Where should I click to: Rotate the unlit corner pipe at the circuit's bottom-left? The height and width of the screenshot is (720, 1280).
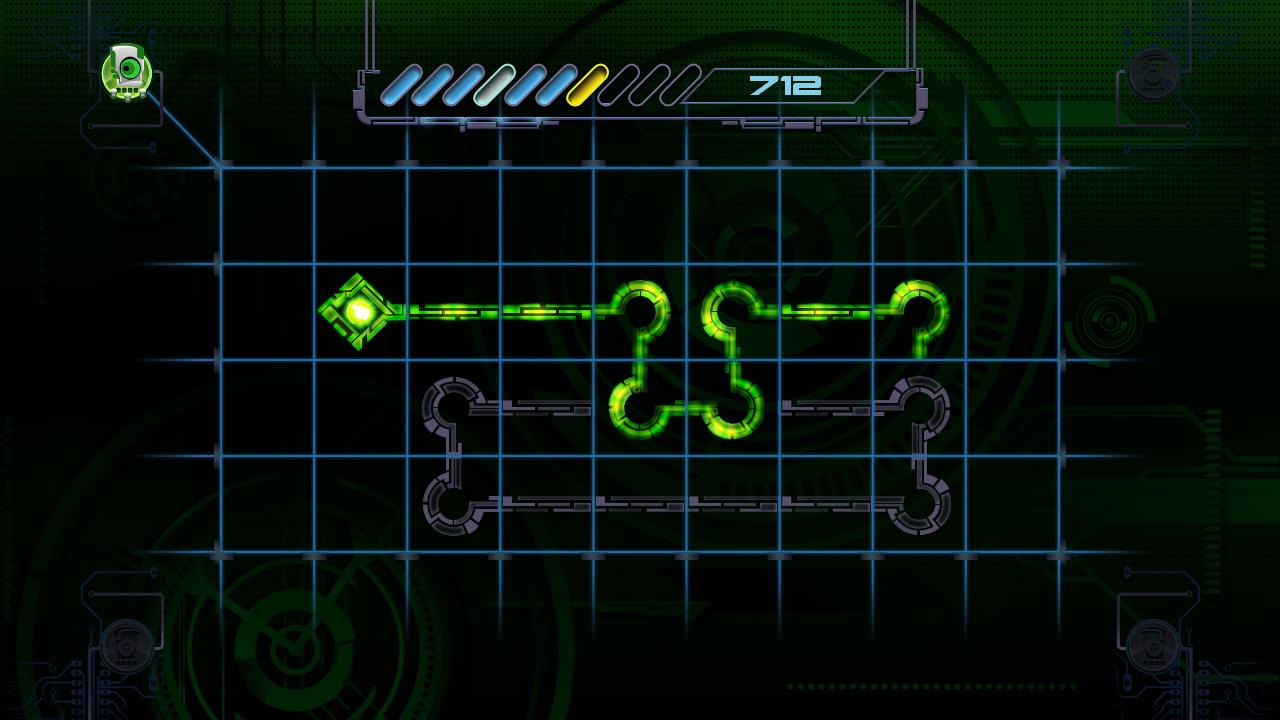coord(452,503)
